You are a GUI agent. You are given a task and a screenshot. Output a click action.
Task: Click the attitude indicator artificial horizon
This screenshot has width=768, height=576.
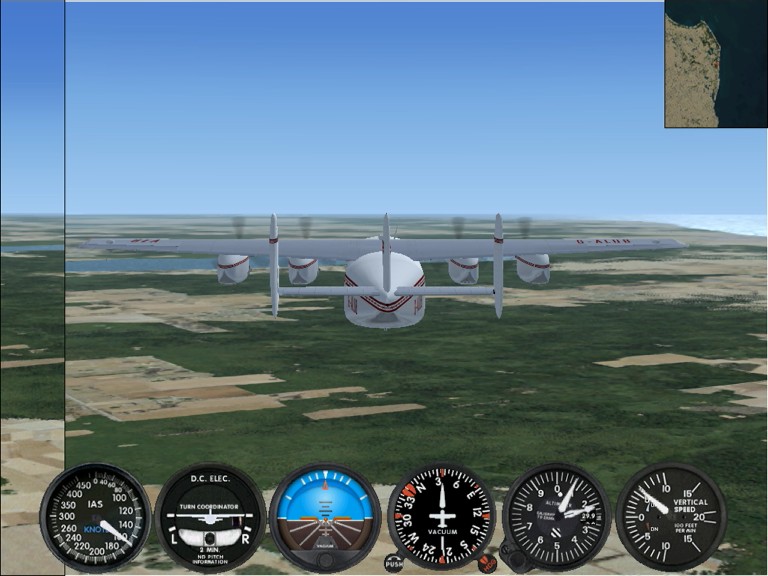point(325,516)
